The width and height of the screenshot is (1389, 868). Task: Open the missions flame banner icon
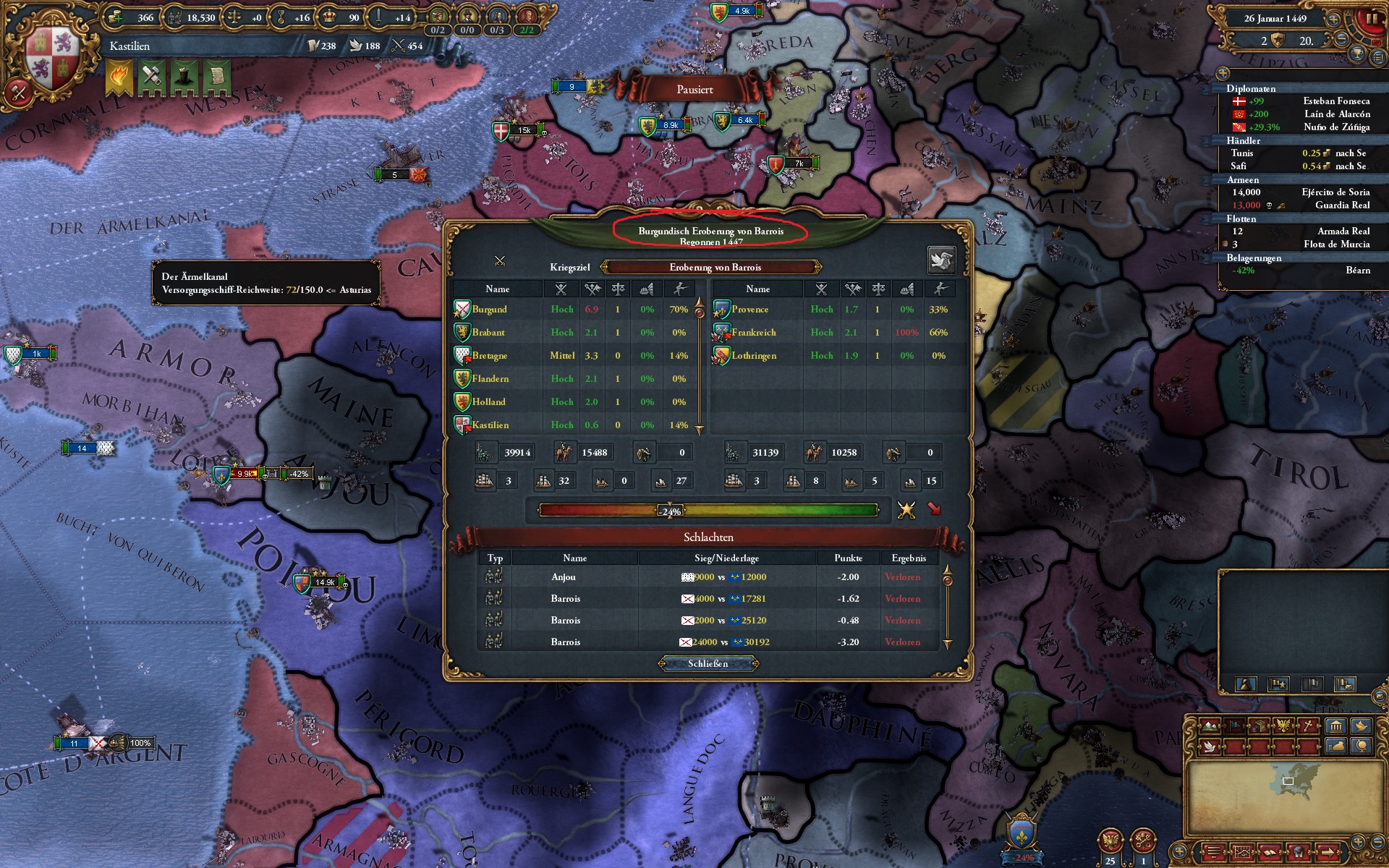[x=118, y=76]
